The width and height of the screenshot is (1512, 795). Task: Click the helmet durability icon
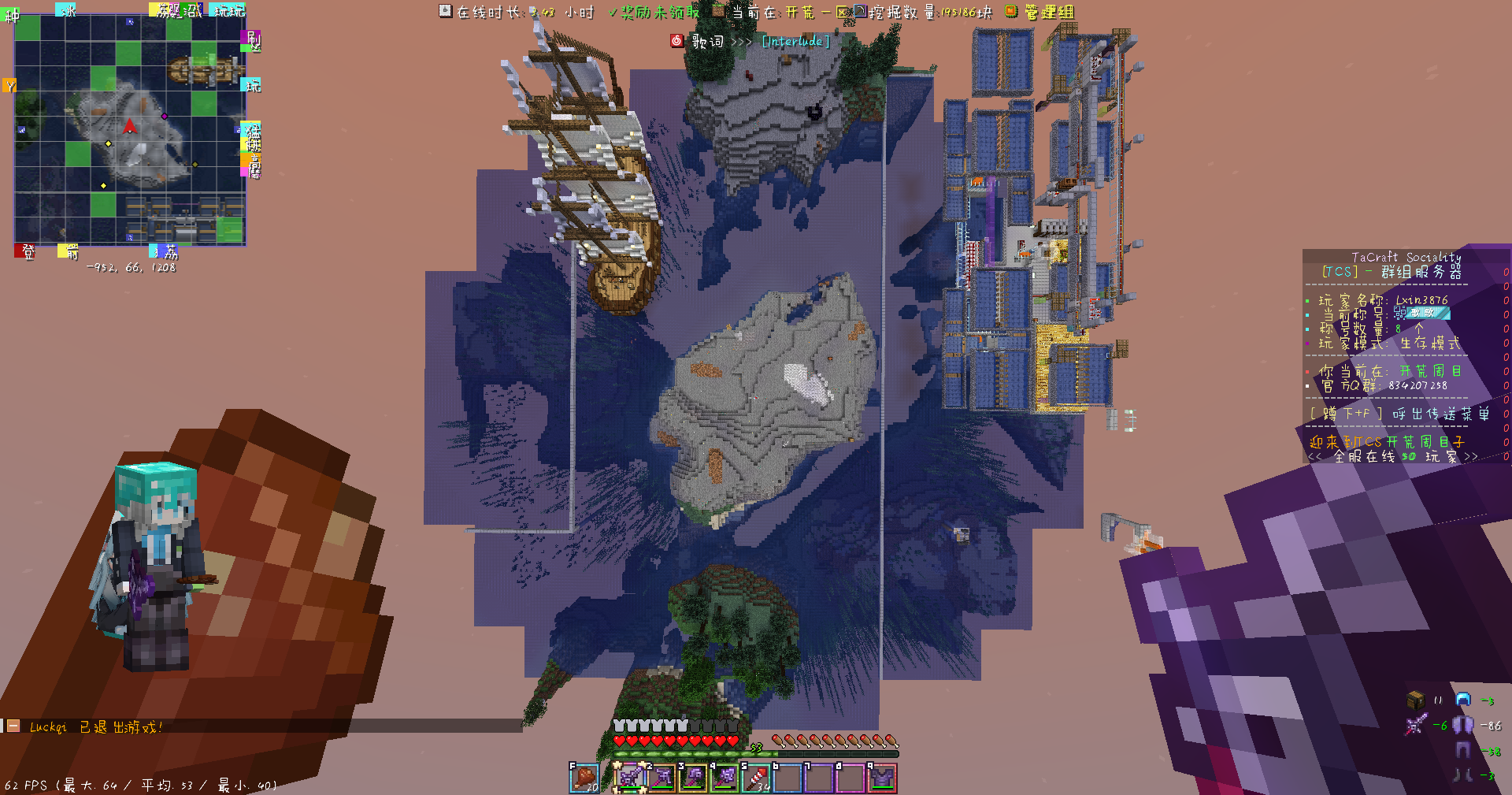pos(1463,700)
